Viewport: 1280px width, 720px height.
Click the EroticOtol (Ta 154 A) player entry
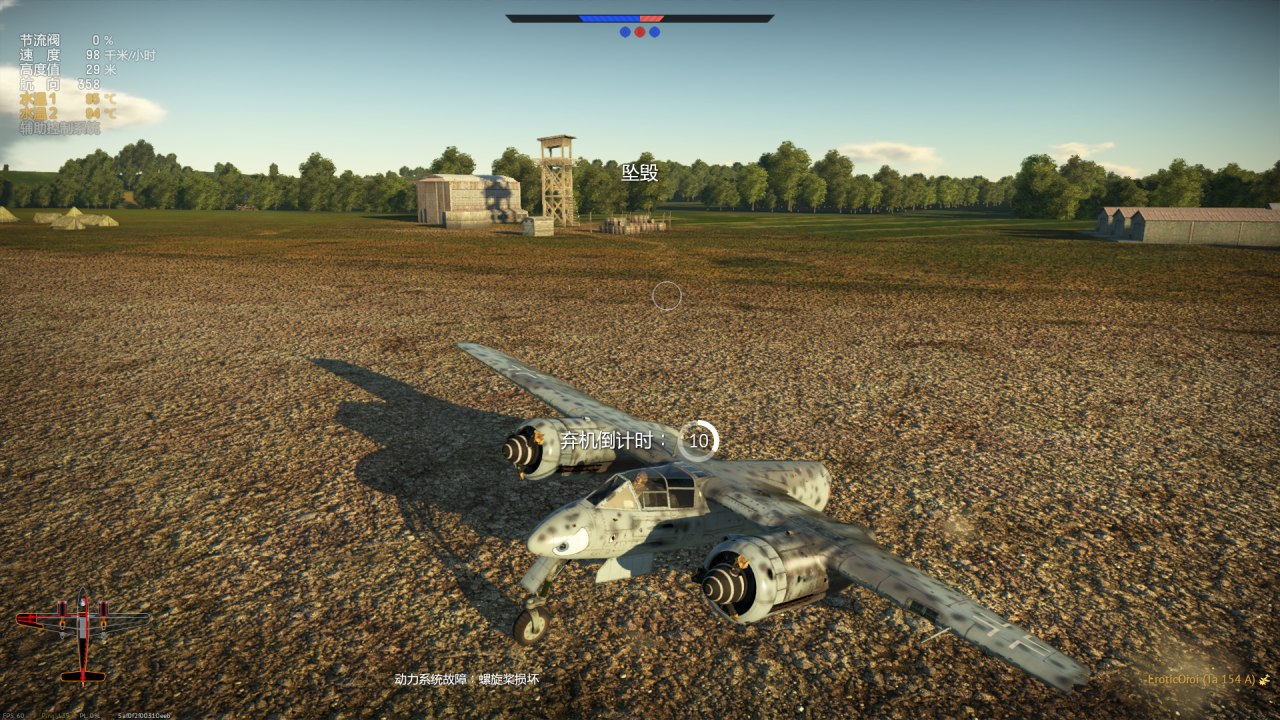(1201, 680)
